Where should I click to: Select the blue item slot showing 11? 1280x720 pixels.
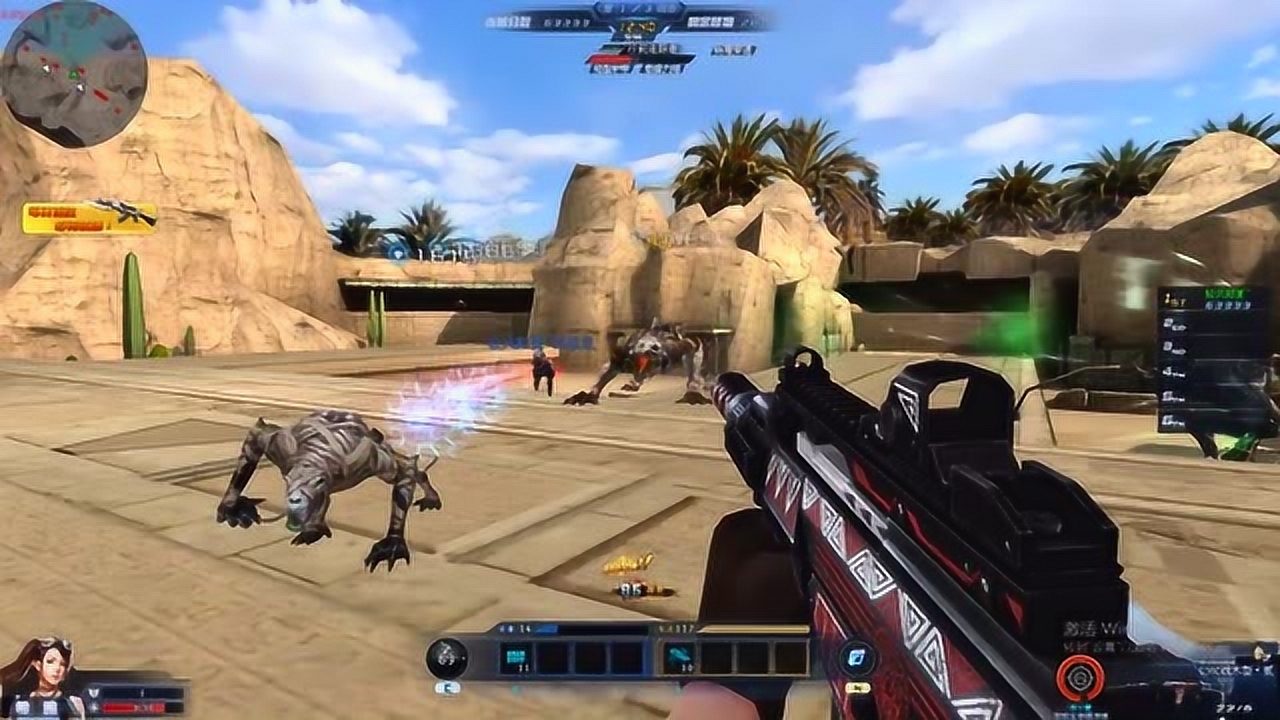[x=517, y=658]
